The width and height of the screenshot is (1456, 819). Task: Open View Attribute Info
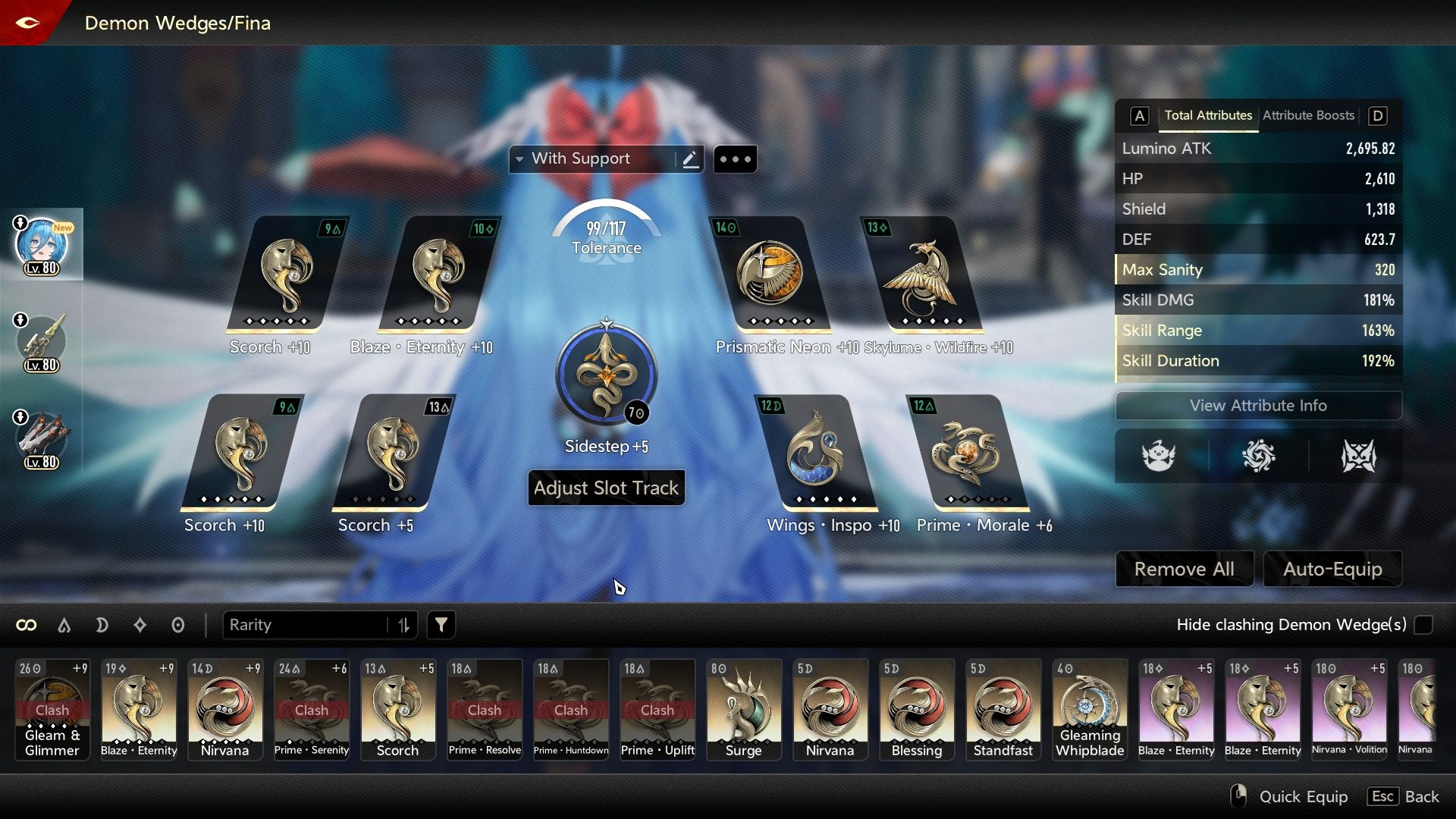tap(1258, 406)
